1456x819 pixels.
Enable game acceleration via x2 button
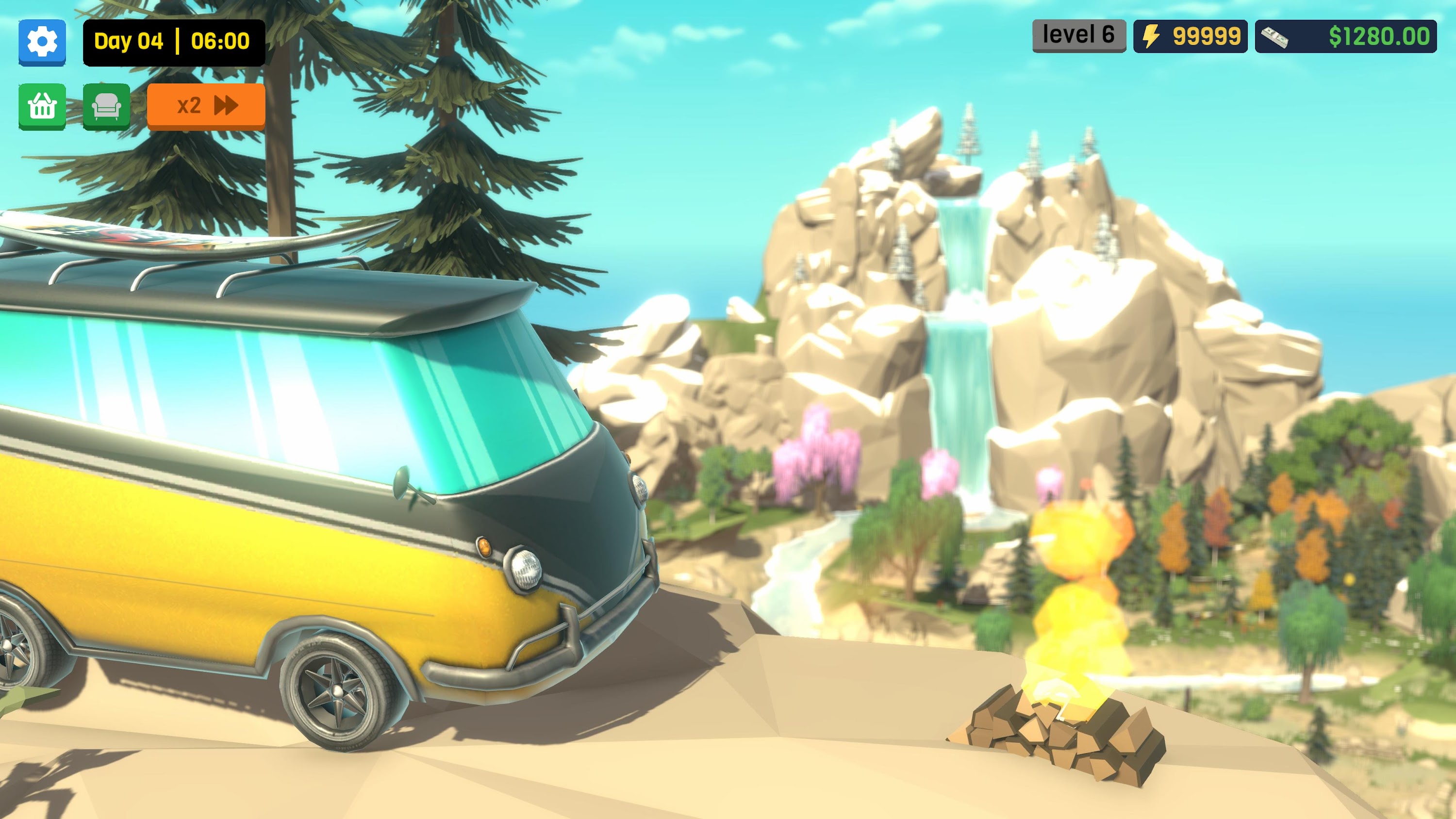click(x=205, y=105)
